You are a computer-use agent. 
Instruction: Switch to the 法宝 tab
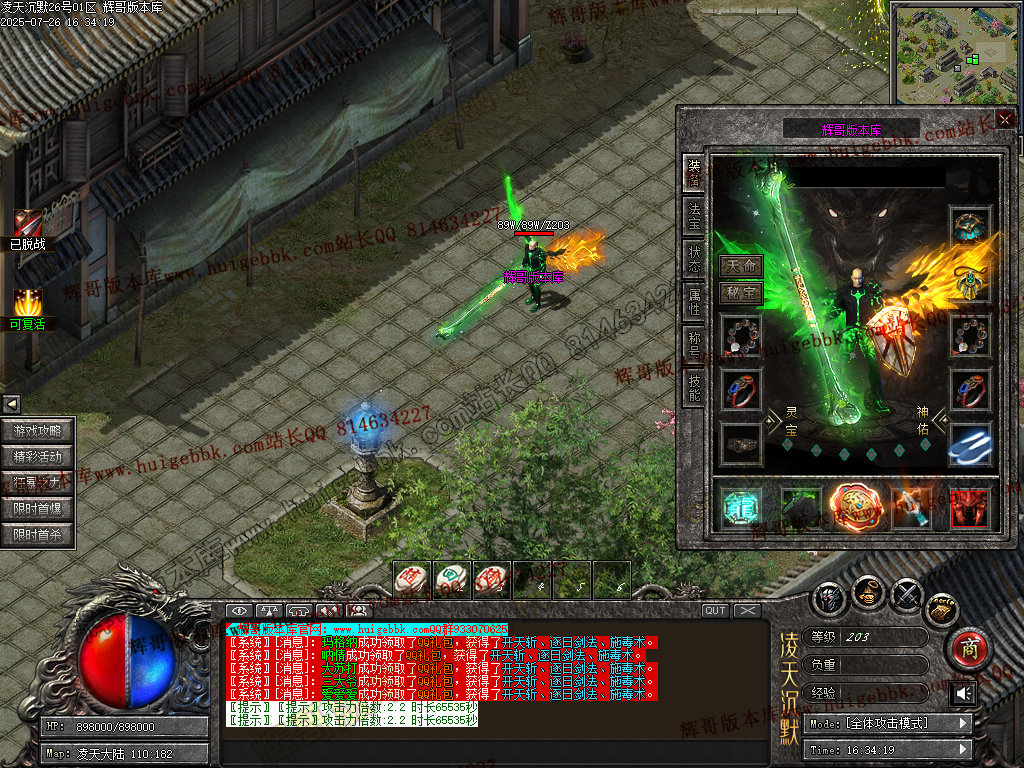coord(693,215)
